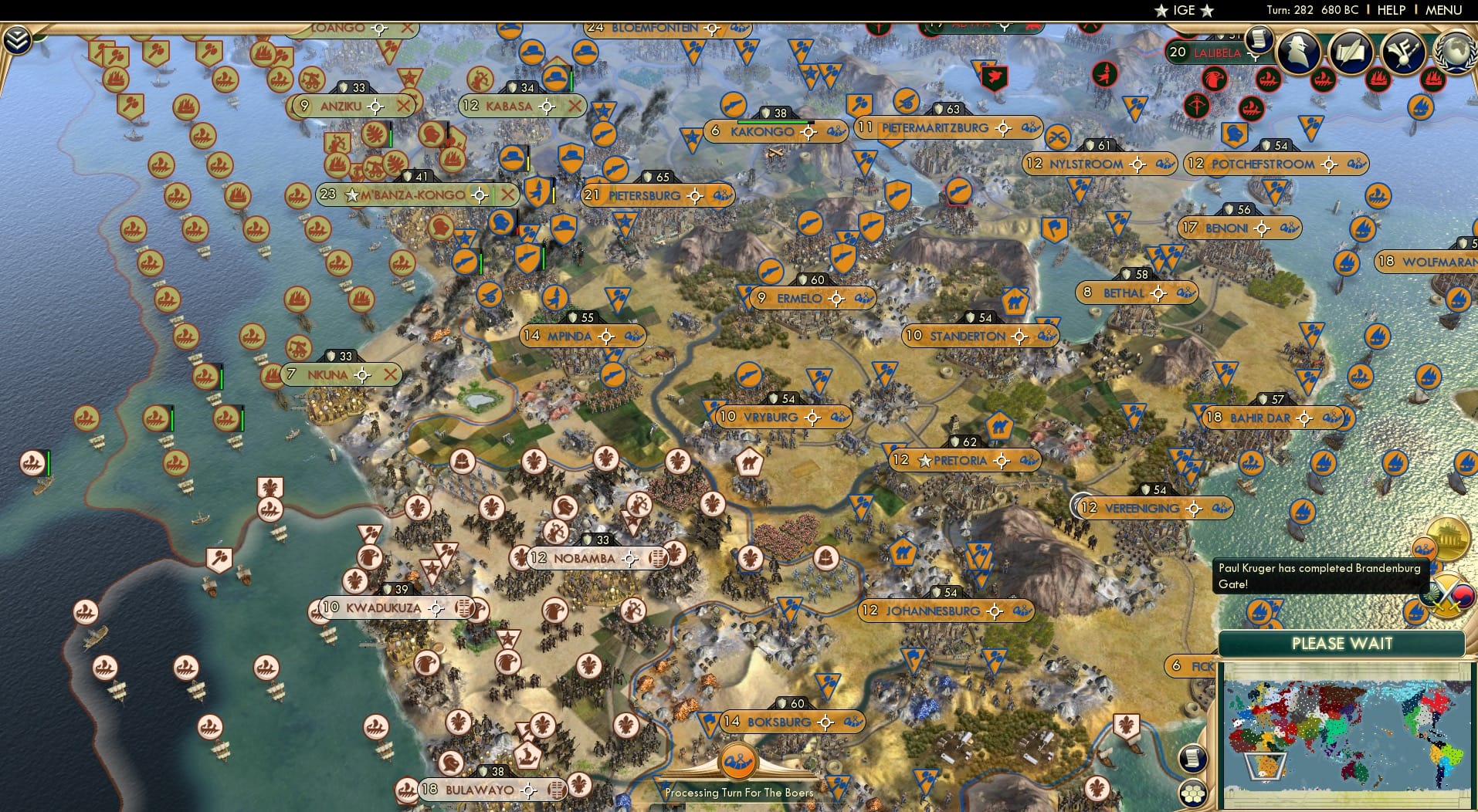This screenshot has height=812, width=1478.
Task: Open the notification log scroll beside the minimap
Action: coord(1192,760)
